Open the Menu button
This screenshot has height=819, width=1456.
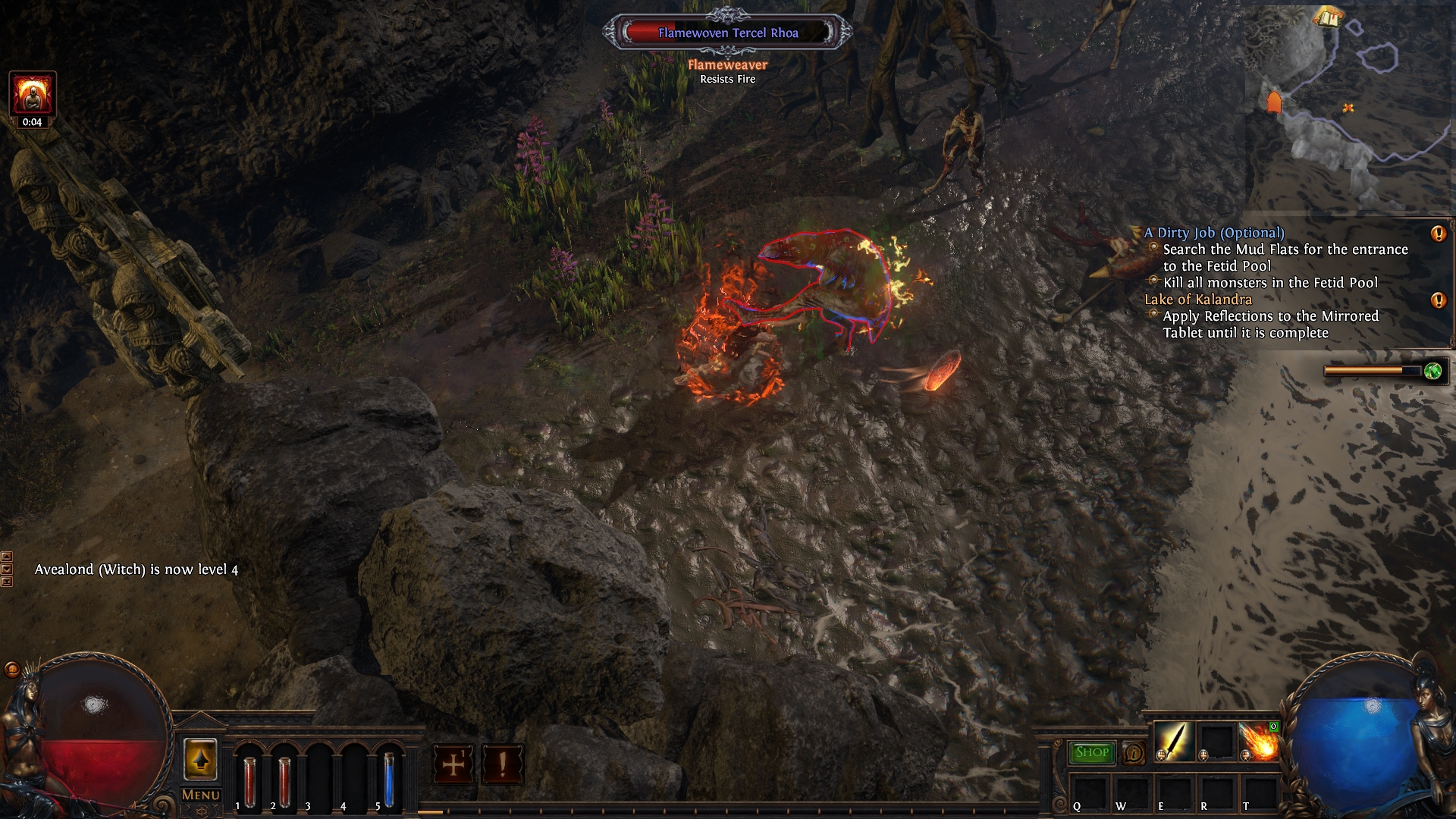coord(201,795)
